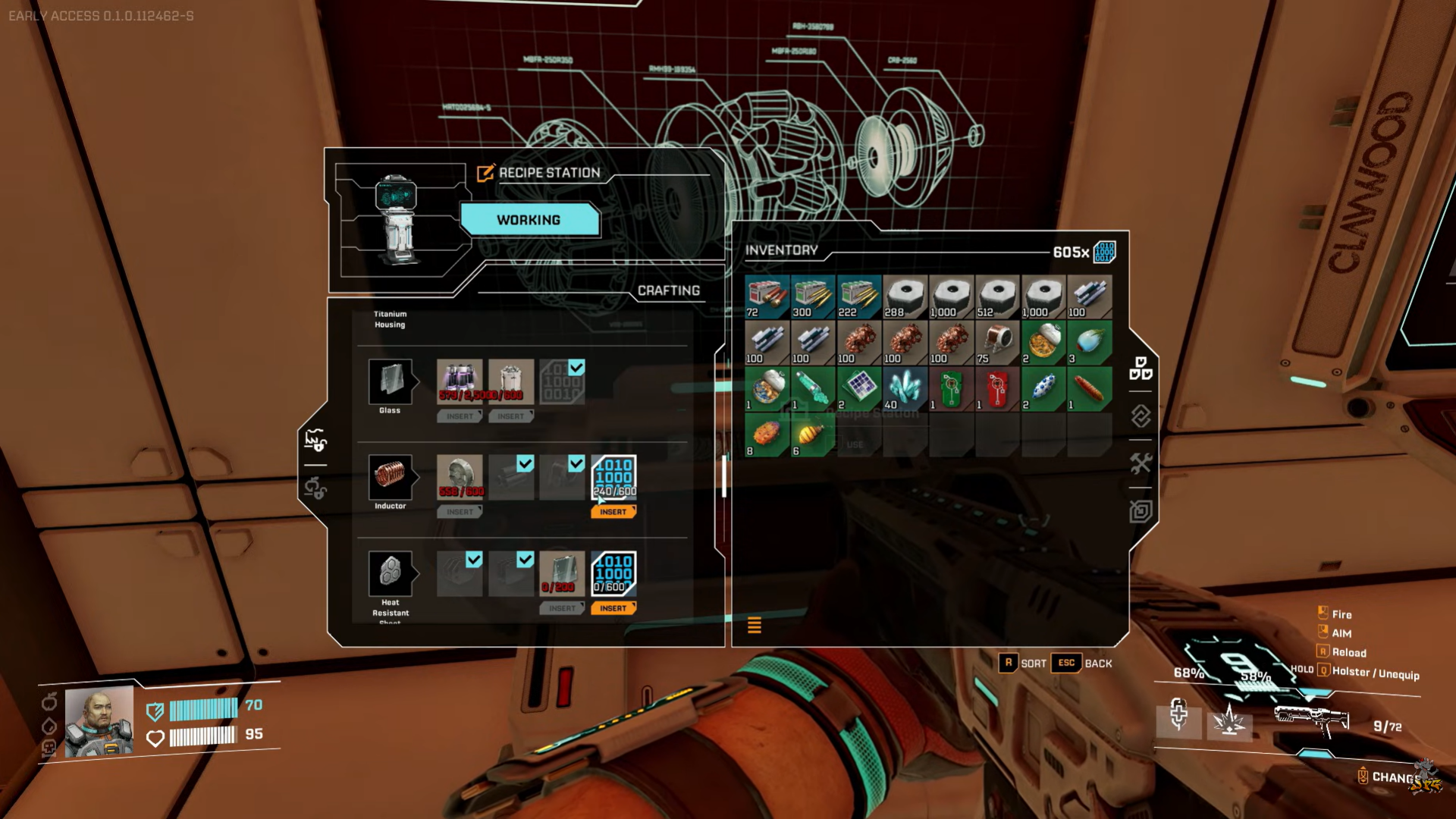Select the Glass recipe icon

390,381
